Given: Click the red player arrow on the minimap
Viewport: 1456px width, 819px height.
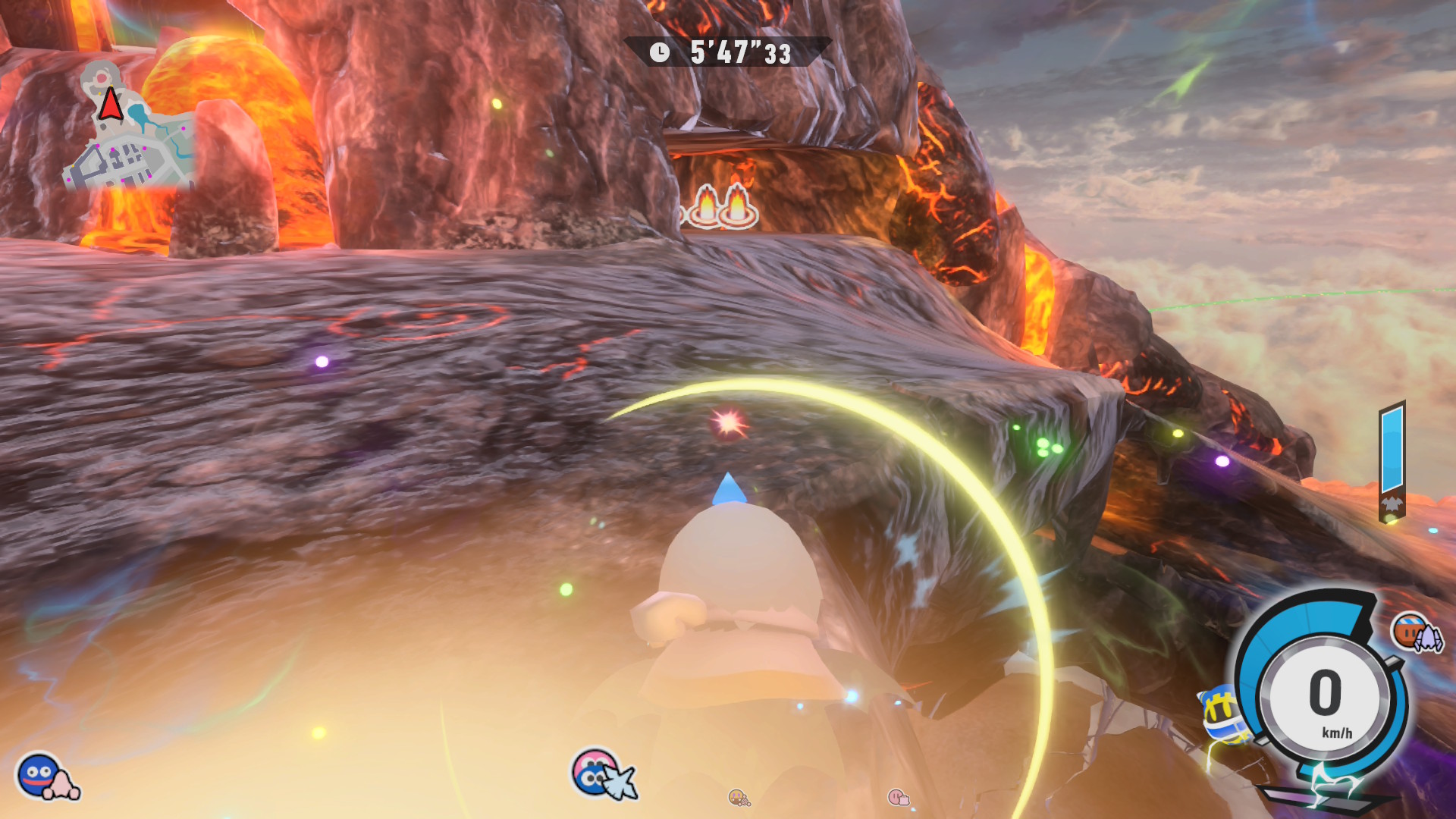Looking at the screenshot, I should 111,104.
